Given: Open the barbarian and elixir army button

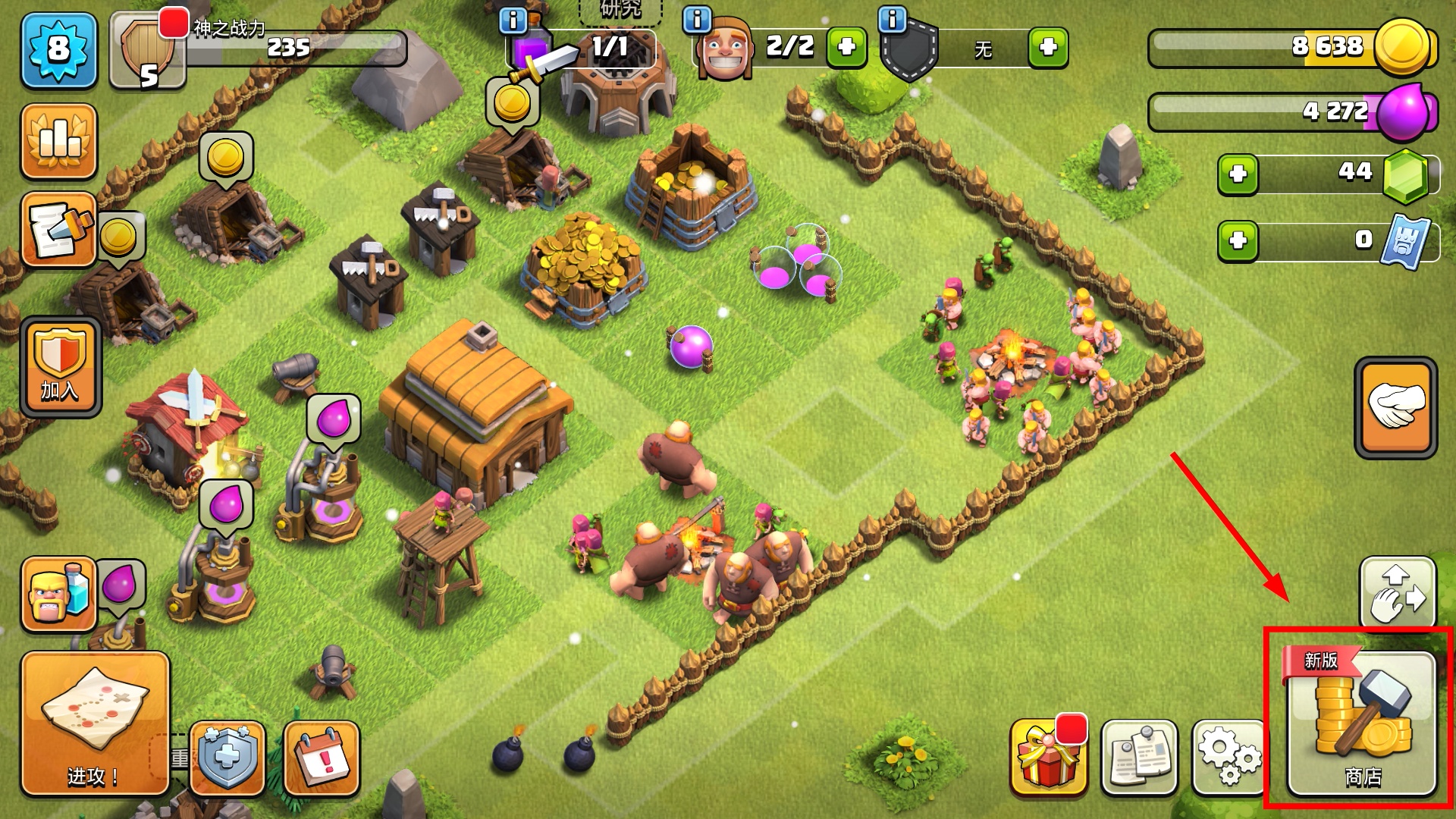Looking at the screenshot, I should coord(58,595).
